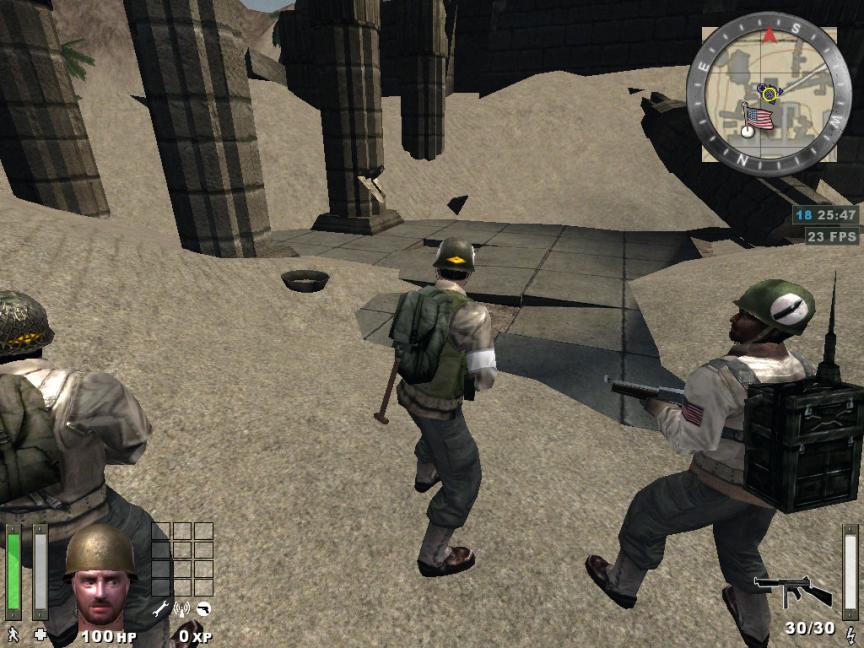Click the yellow player marker on minimap
This screenshot has width=864, height=648.
(769, 93)
